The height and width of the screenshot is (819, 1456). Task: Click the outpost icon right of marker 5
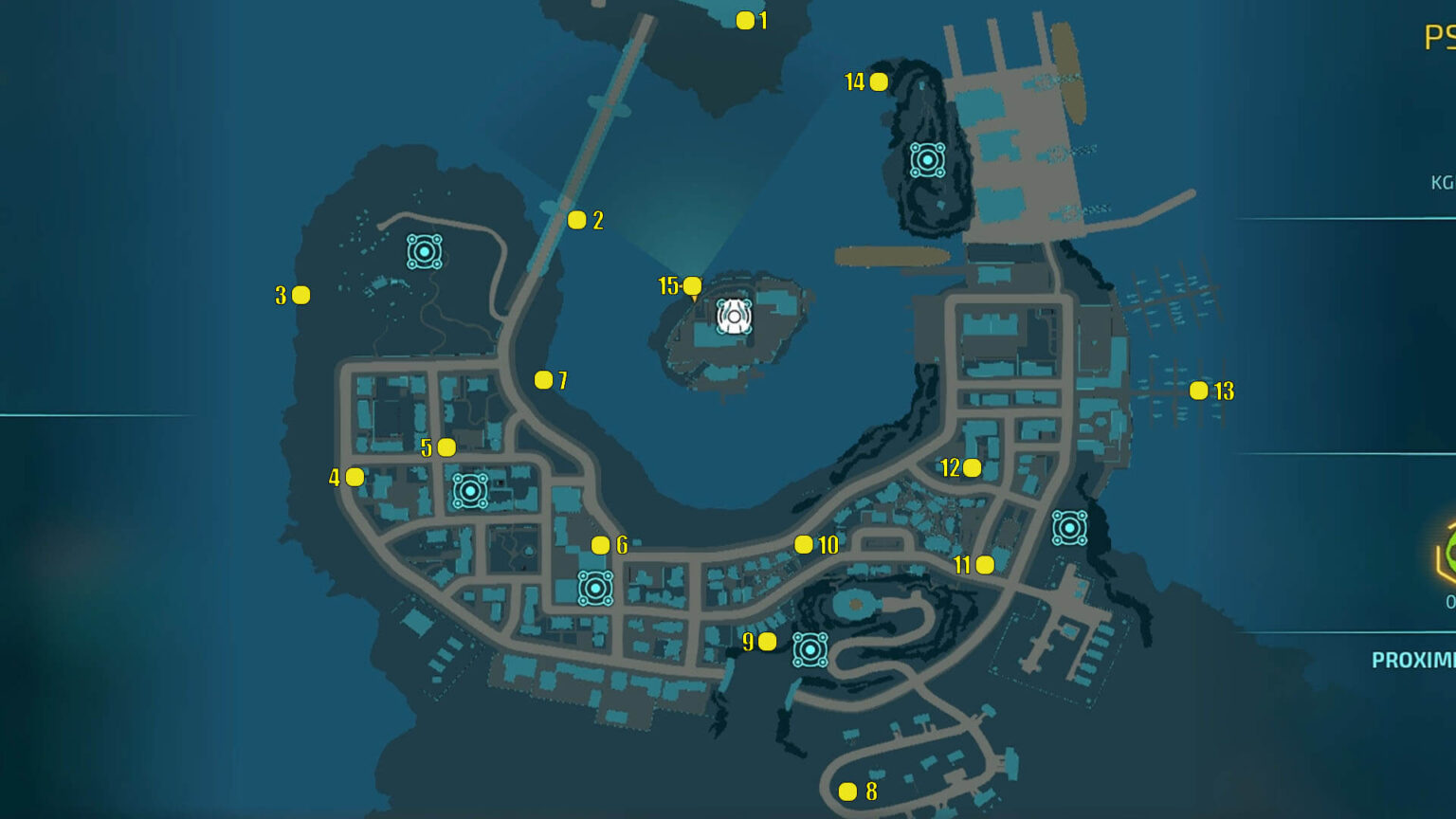pos(469,492)
